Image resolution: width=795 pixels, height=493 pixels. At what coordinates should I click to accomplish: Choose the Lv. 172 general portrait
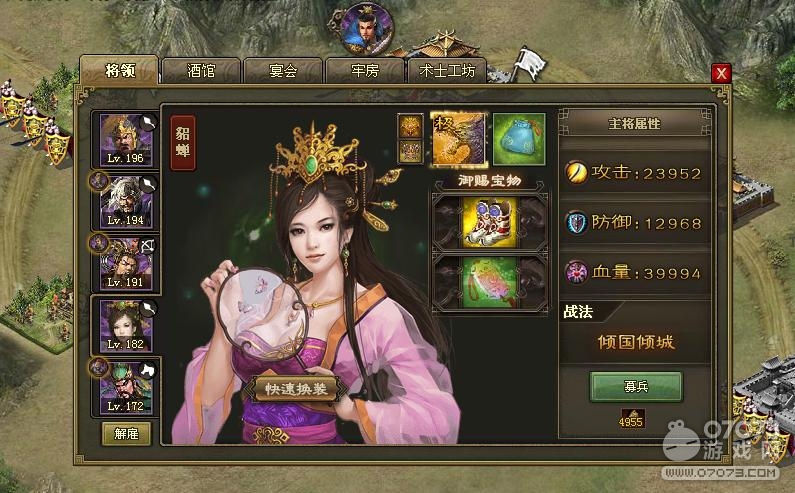(x=125, y=386)
